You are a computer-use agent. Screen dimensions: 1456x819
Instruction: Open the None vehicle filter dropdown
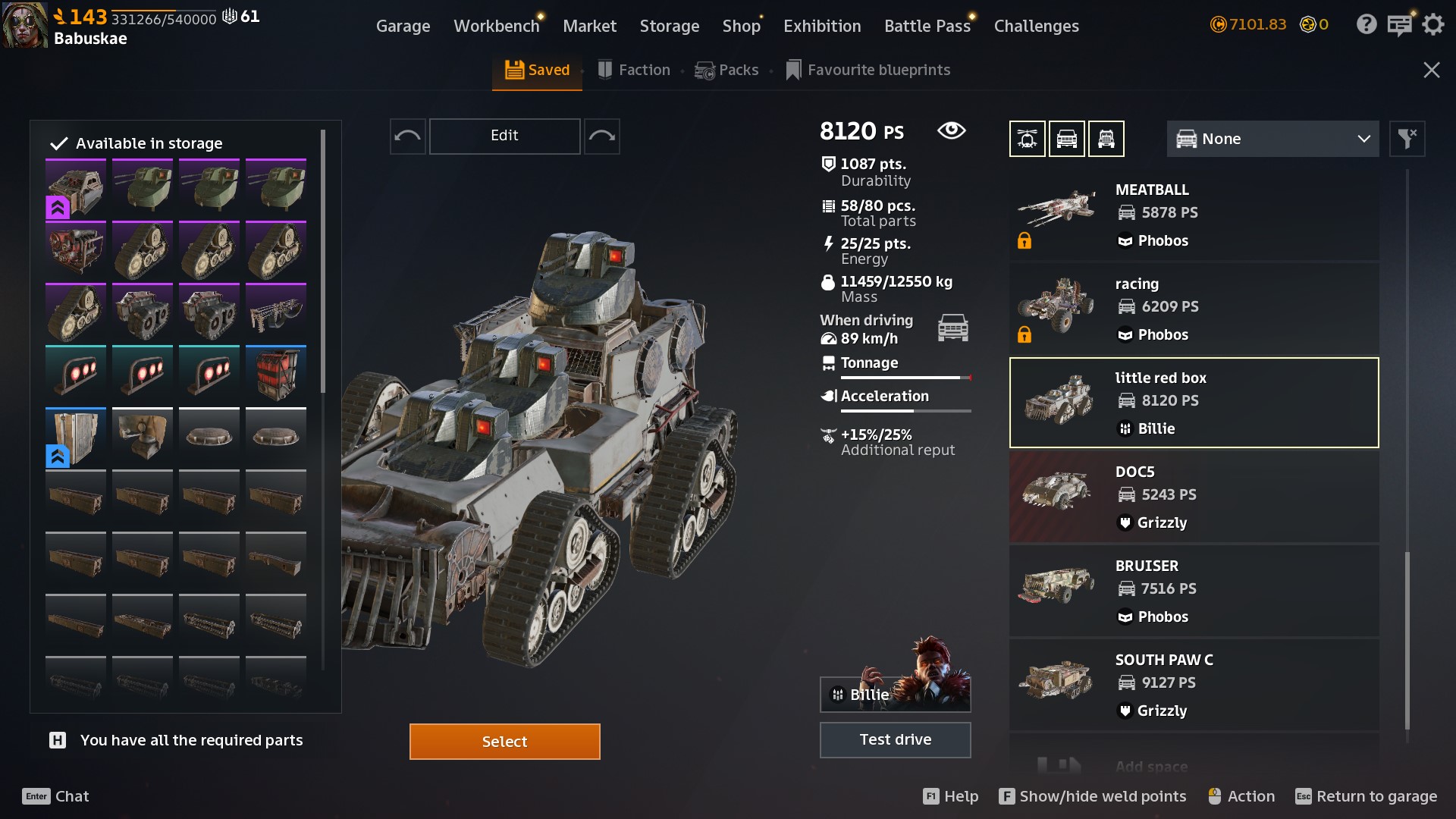tap(1272, 139)
